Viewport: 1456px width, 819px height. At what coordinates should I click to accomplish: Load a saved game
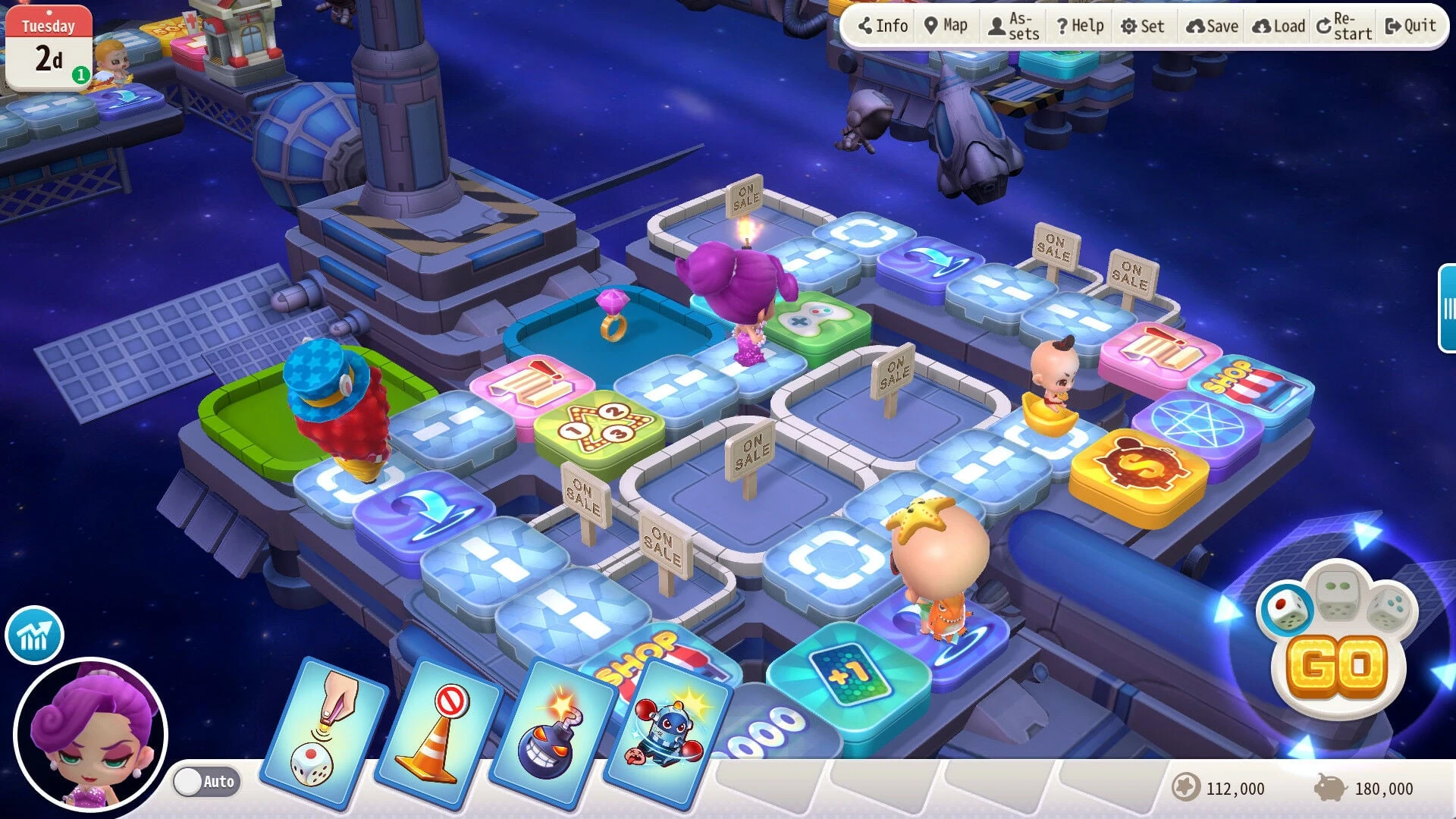pos(1279,27)
